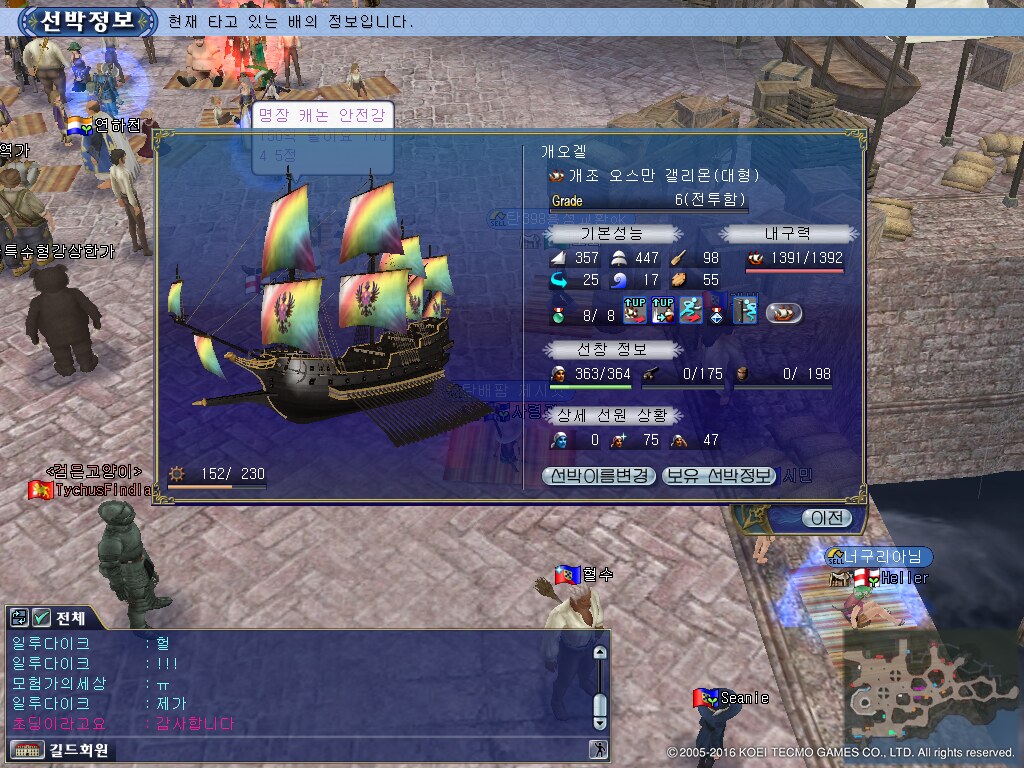Click the chat swap arrows icon
1024x768 pixels.
(x=20, y=618)
